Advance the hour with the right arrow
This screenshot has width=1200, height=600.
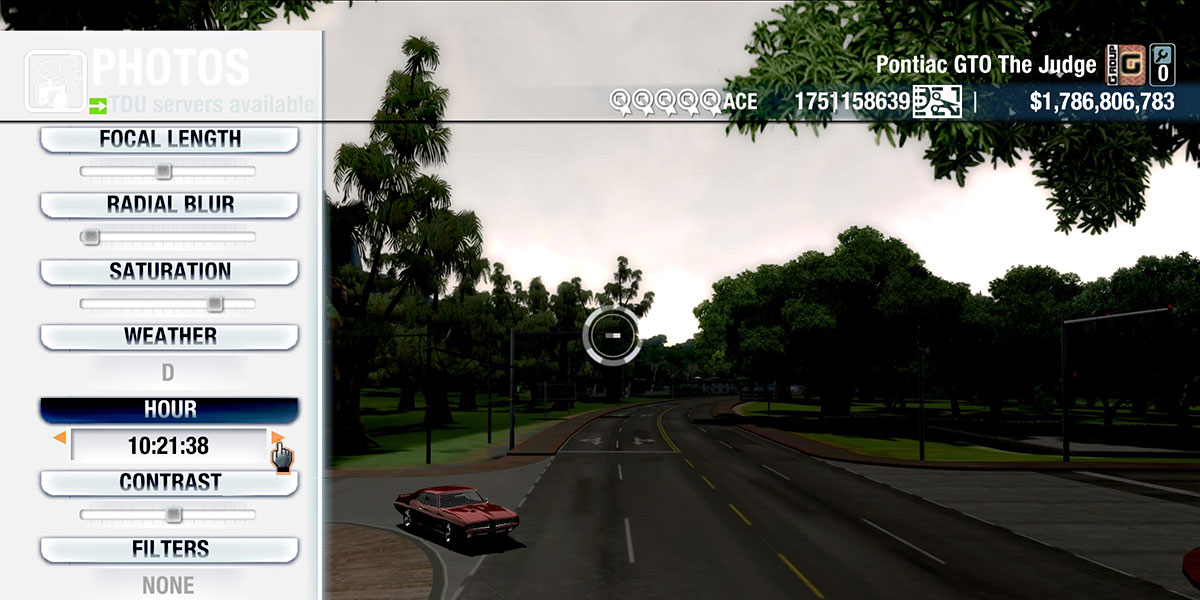coord(277,438)
